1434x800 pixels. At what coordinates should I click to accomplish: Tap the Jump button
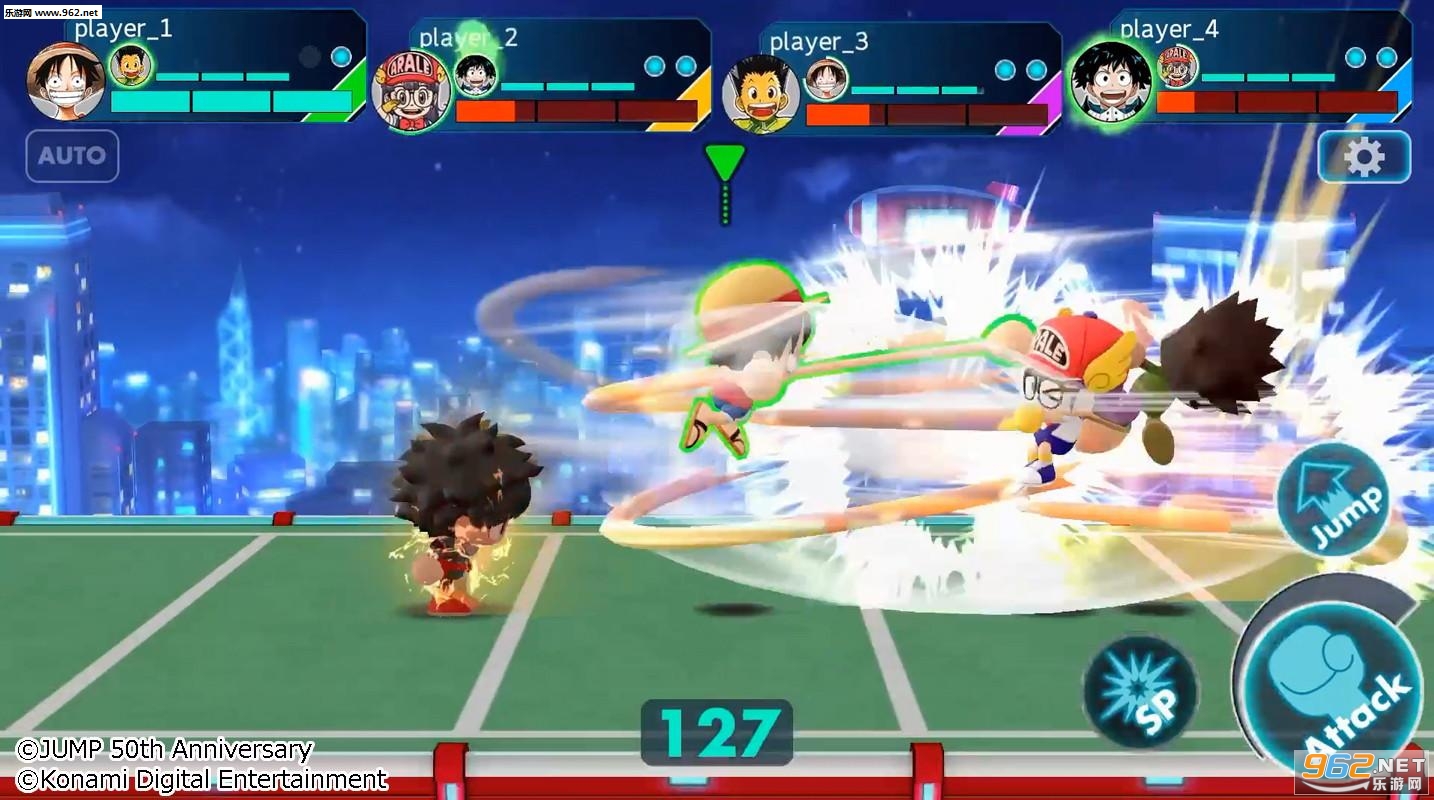coord(1335,499)
